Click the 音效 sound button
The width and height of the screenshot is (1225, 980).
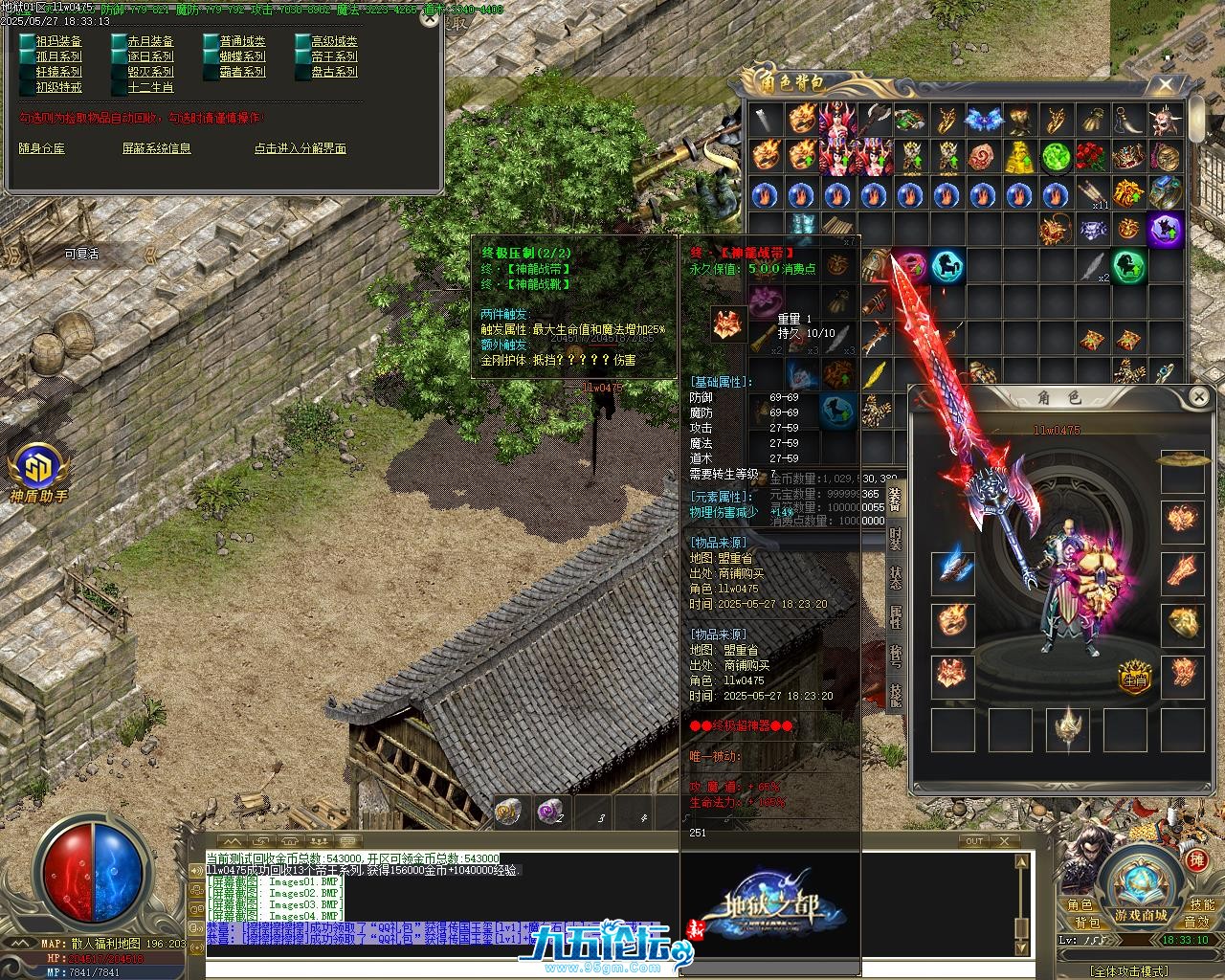tap(1197, 923)
